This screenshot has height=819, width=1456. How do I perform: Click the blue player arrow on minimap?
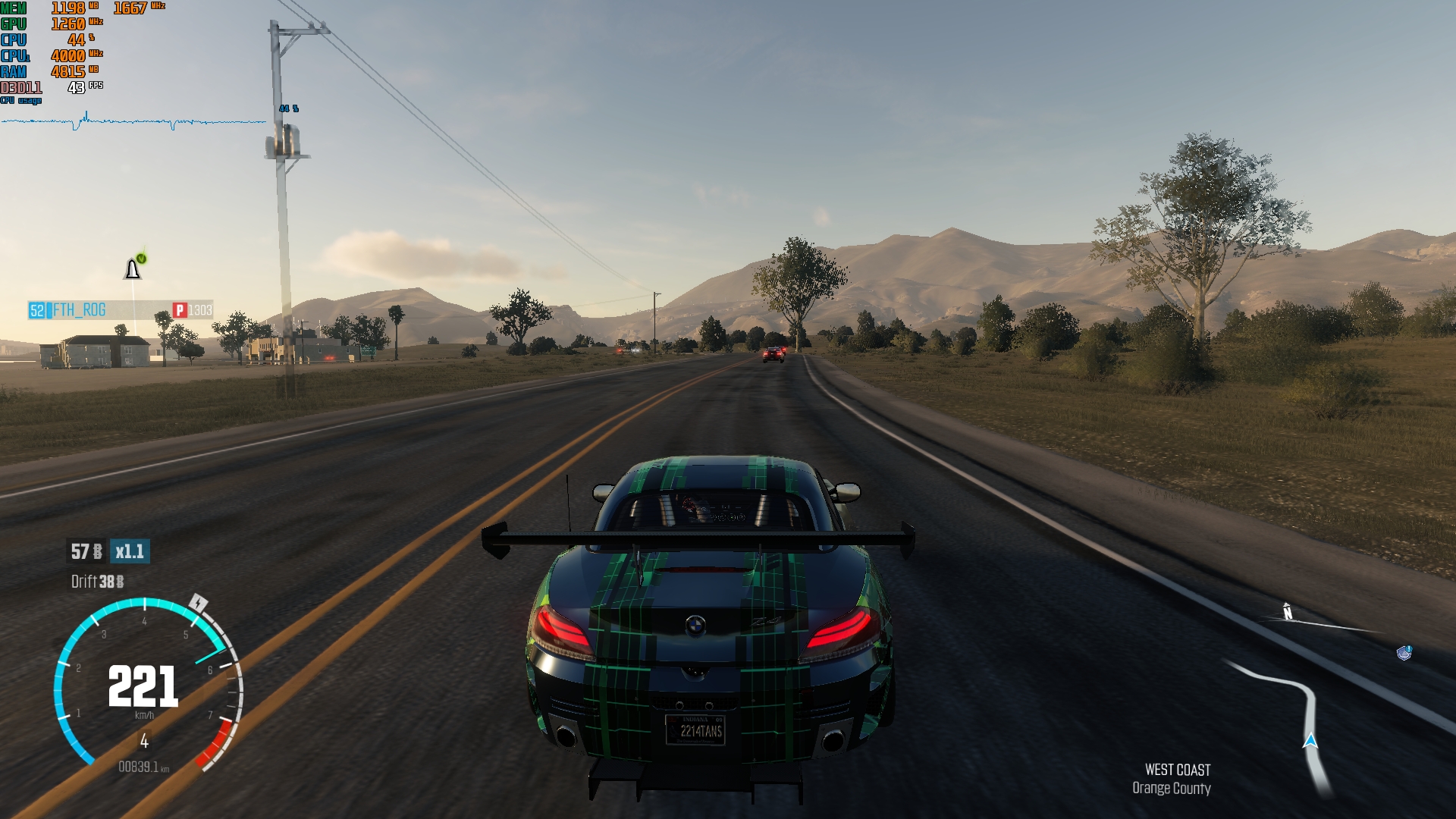click(1310, 741)
